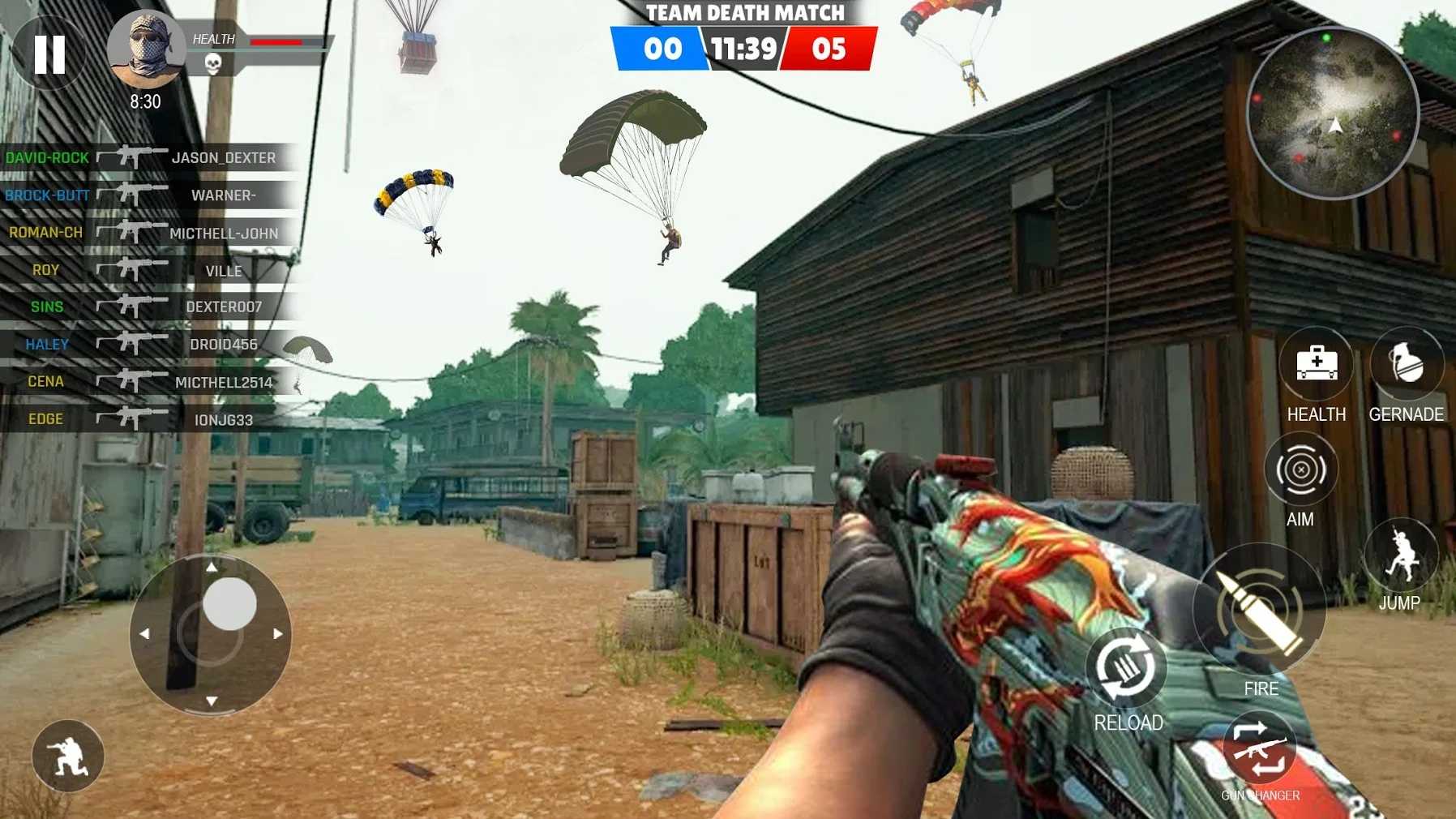Select DAVID-ROCK in the kill feed
Viewport: 1456px width, 819px height.
click(x=46, y=157)
